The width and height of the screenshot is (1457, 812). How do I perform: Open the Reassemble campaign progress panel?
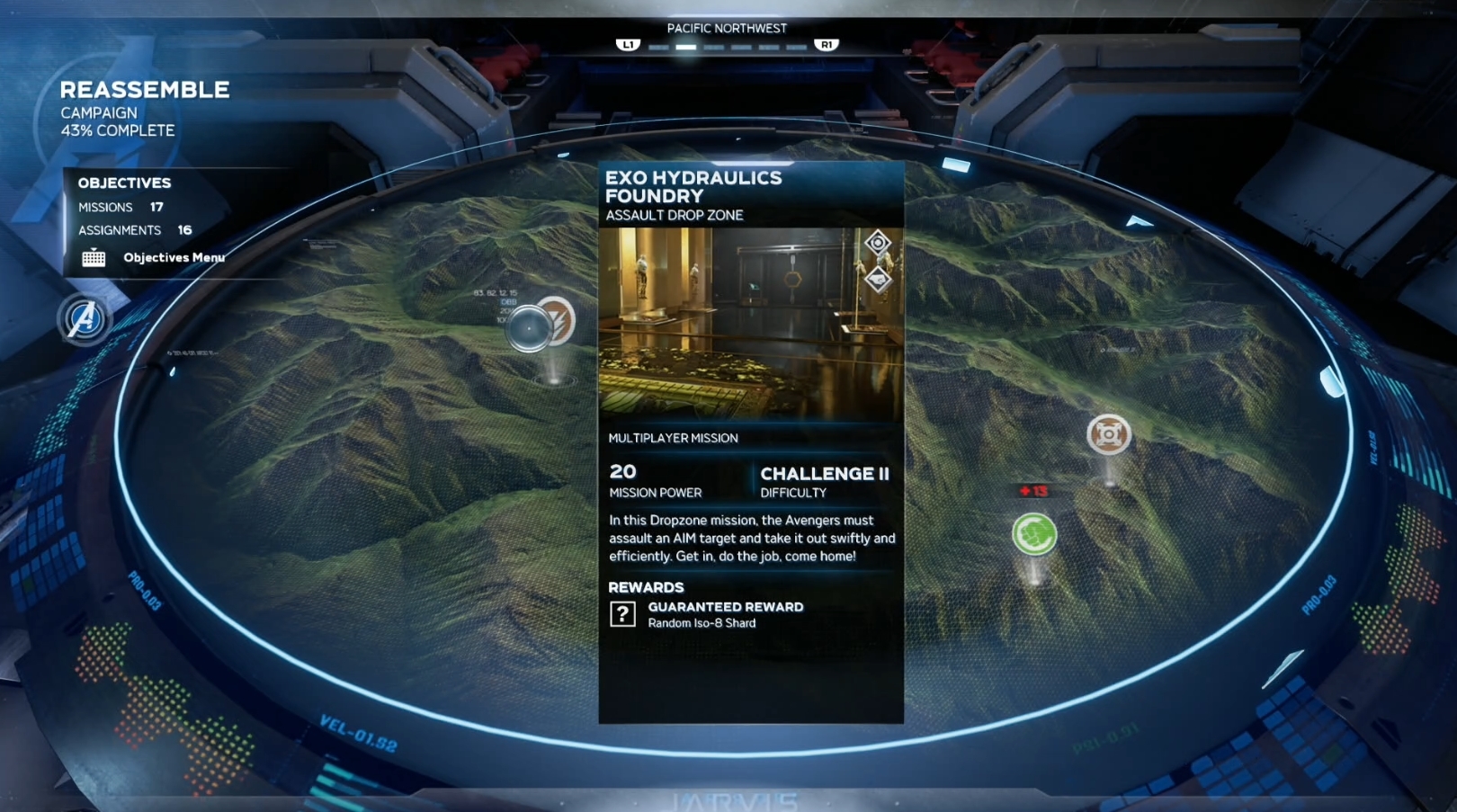[x=144, y=110]
